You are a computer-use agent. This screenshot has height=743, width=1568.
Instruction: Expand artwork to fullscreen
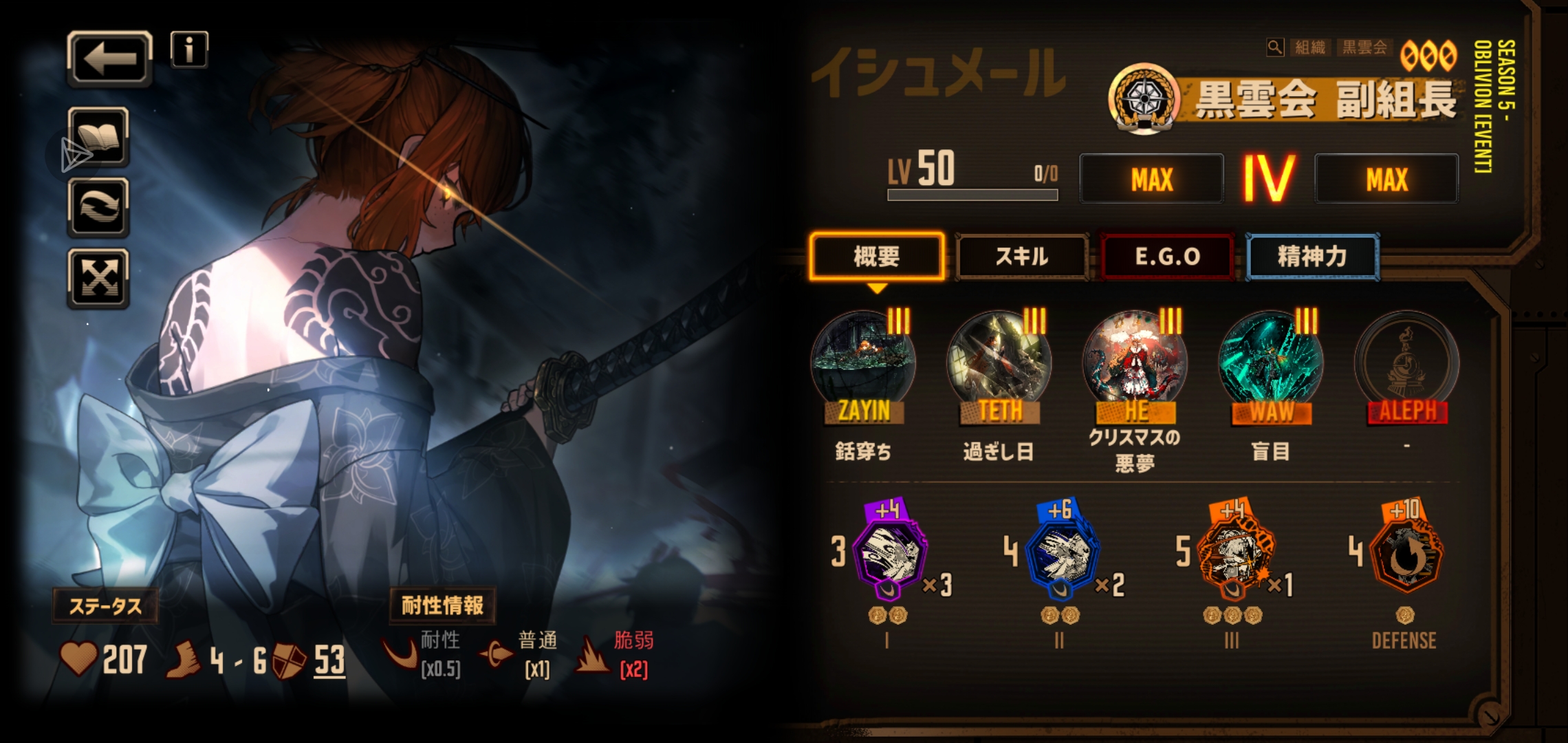(x=98, y=278)
